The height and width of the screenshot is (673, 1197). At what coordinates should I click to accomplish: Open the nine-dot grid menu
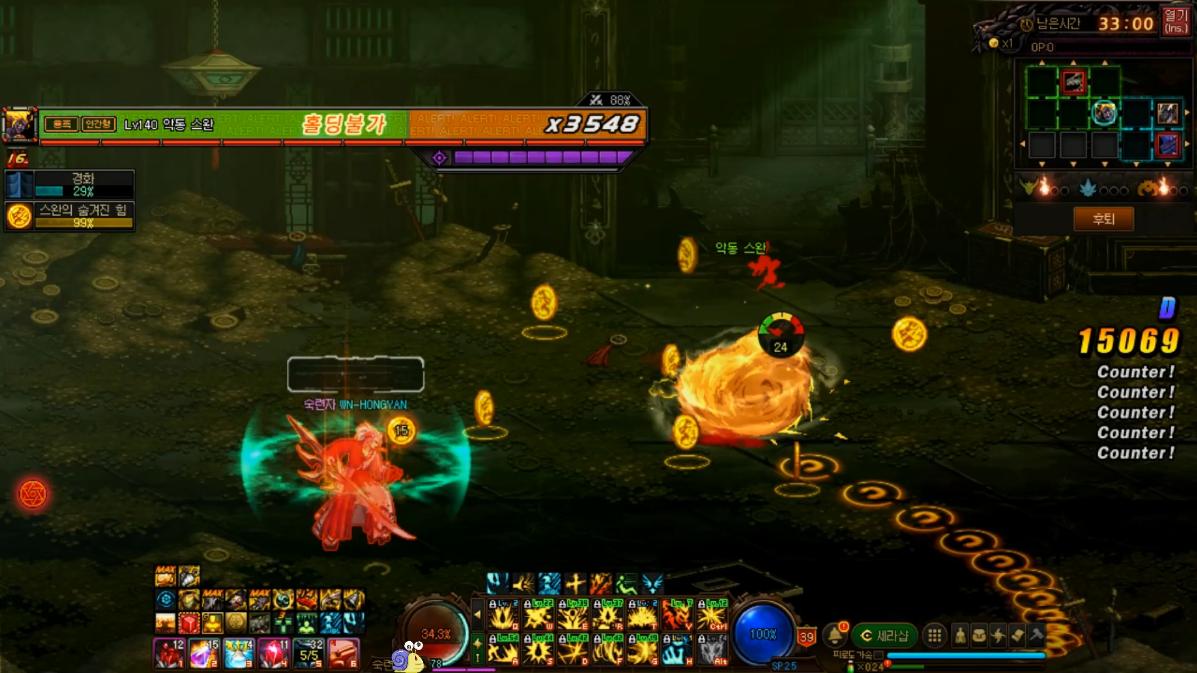click(x=934, y=636)
